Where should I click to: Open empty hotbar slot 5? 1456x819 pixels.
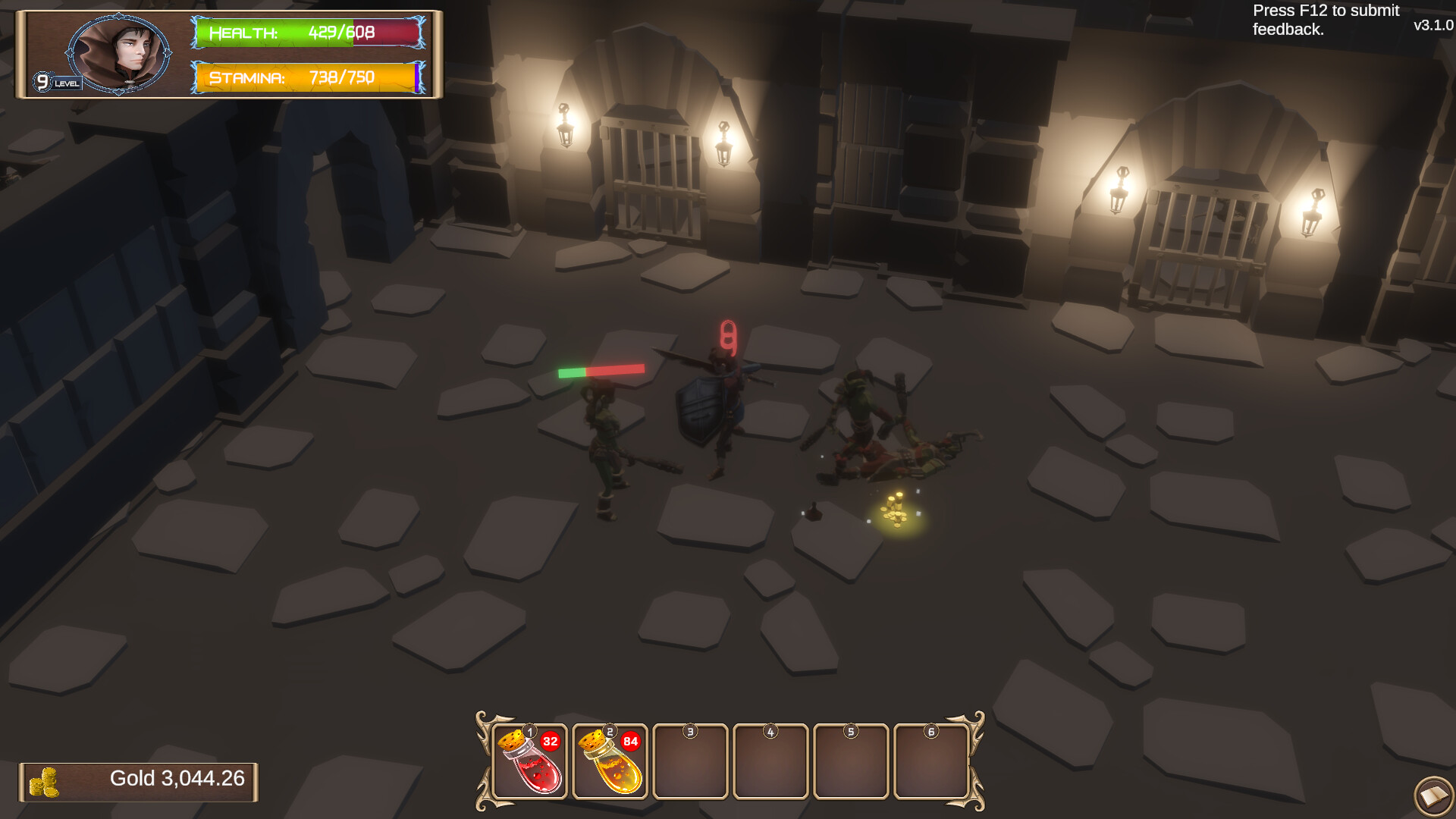pos(852,762)
